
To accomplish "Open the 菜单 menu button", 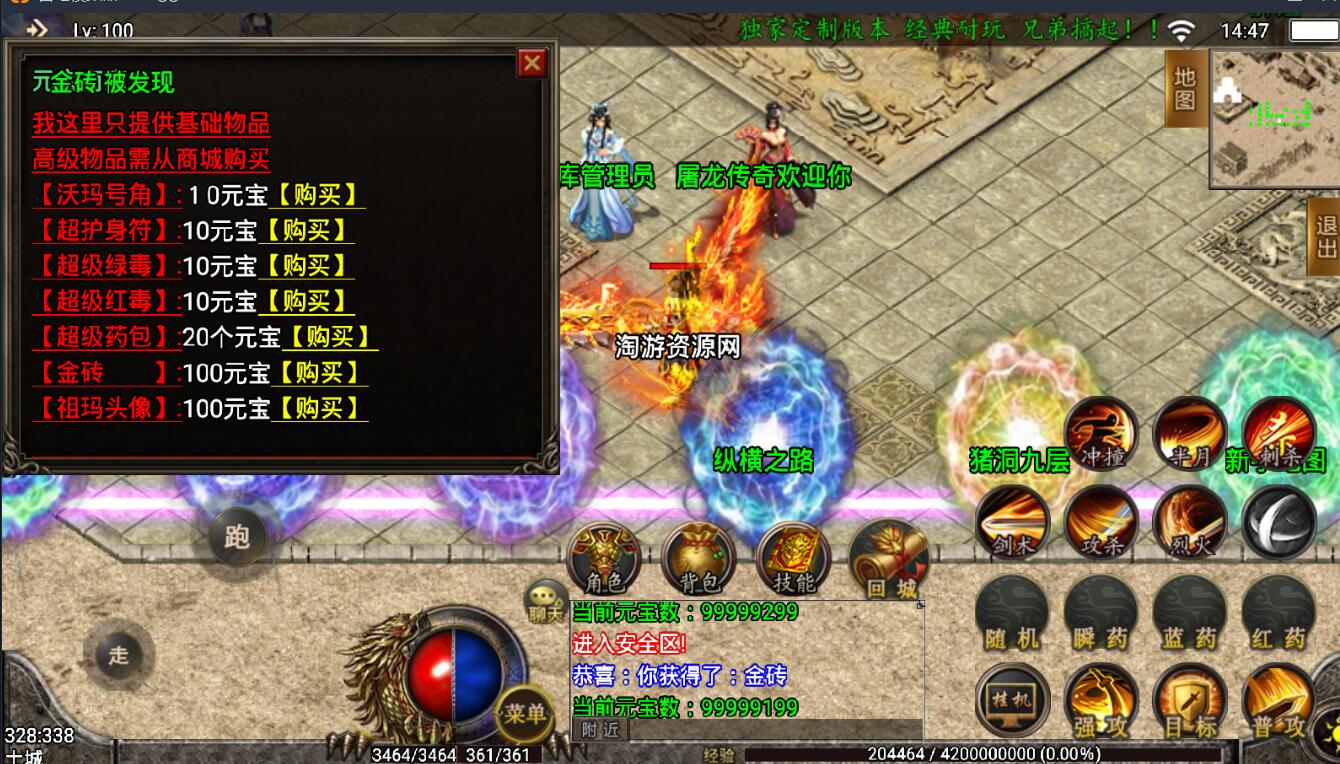I will (525, 713).
